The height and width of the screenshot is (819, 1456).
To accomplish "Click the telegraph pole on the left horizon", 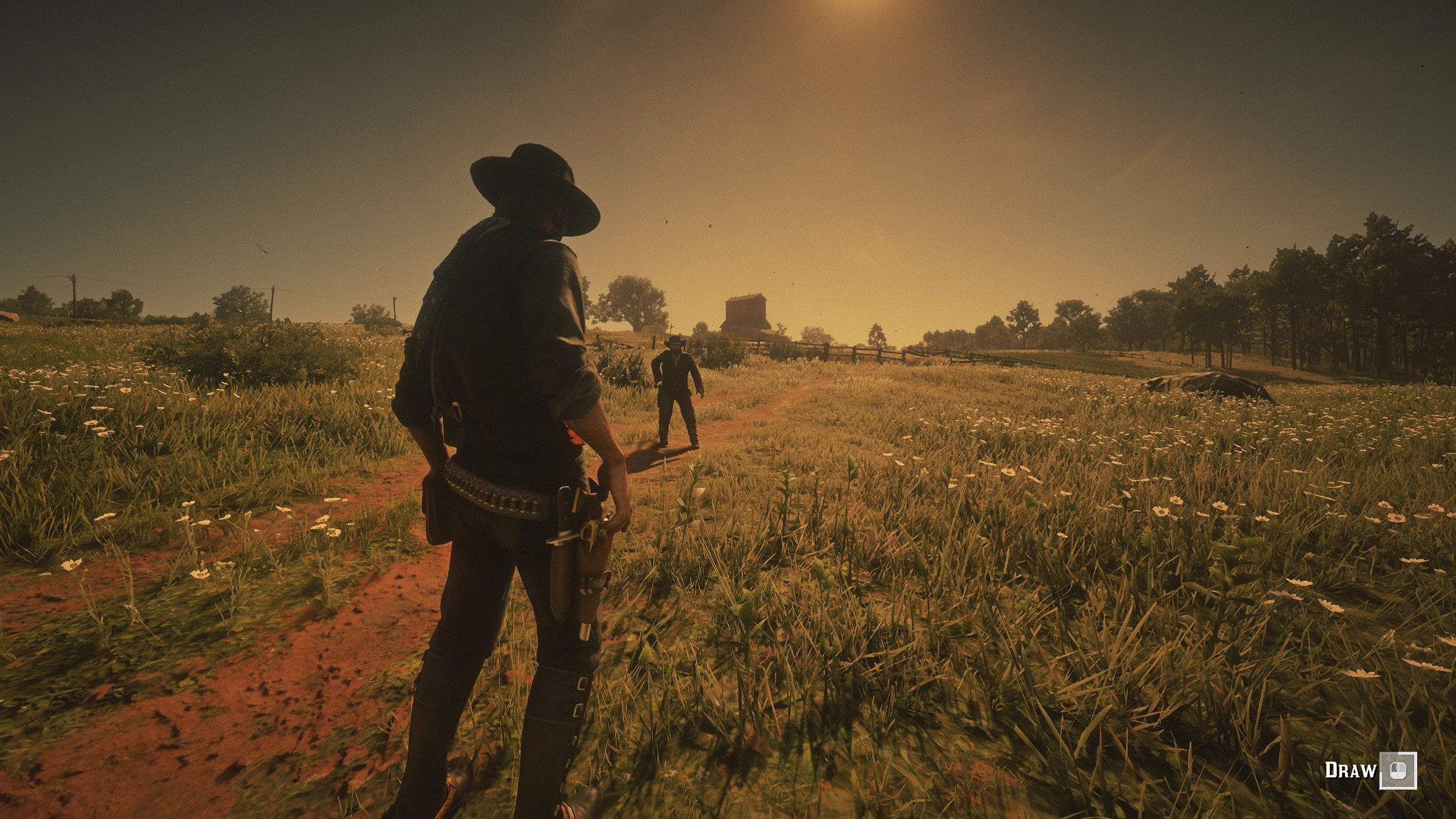I will (73, 291).
